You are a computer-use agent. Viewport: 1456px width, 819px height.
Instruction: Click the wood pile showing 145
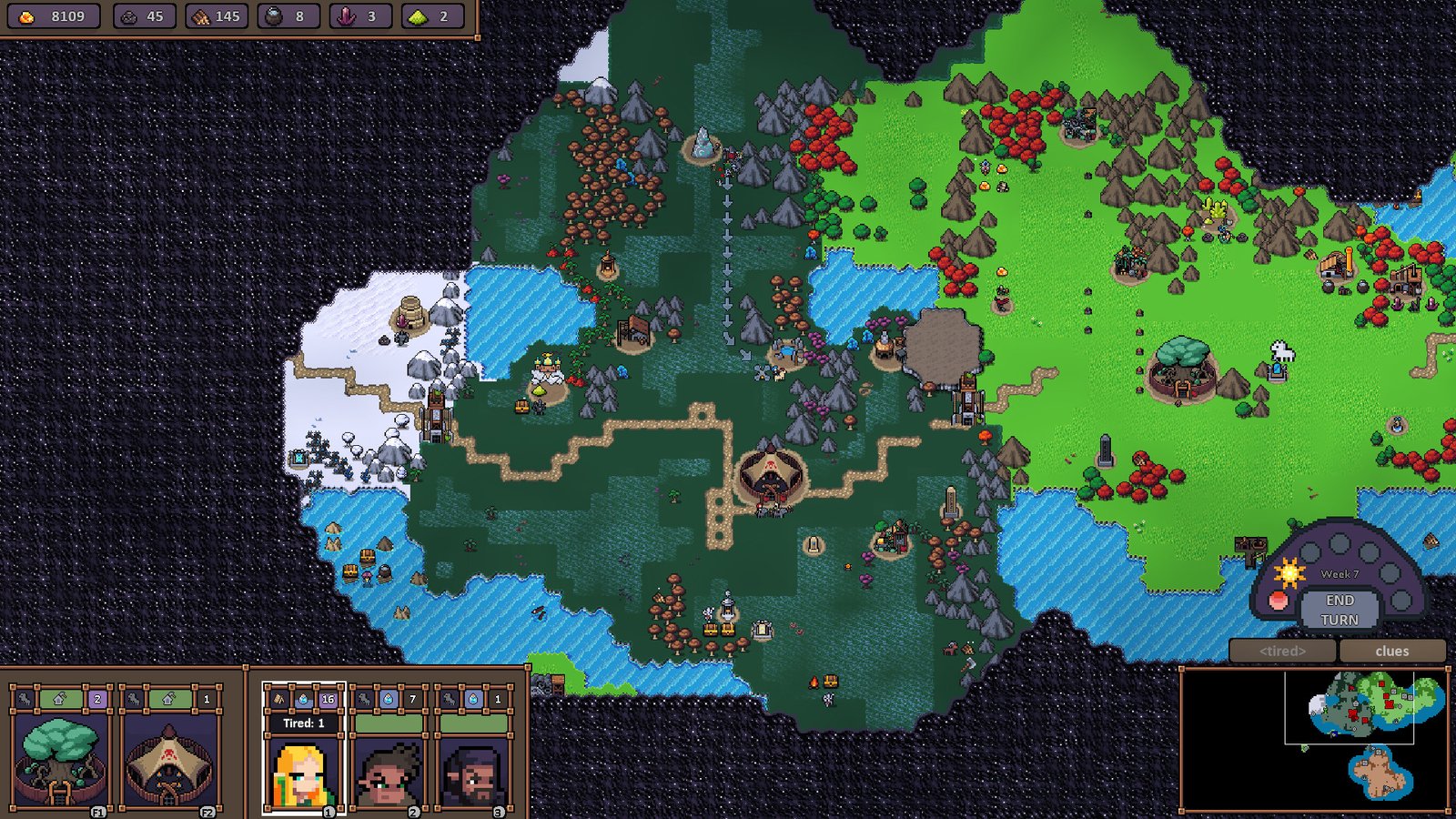click(x=199, y=15)
